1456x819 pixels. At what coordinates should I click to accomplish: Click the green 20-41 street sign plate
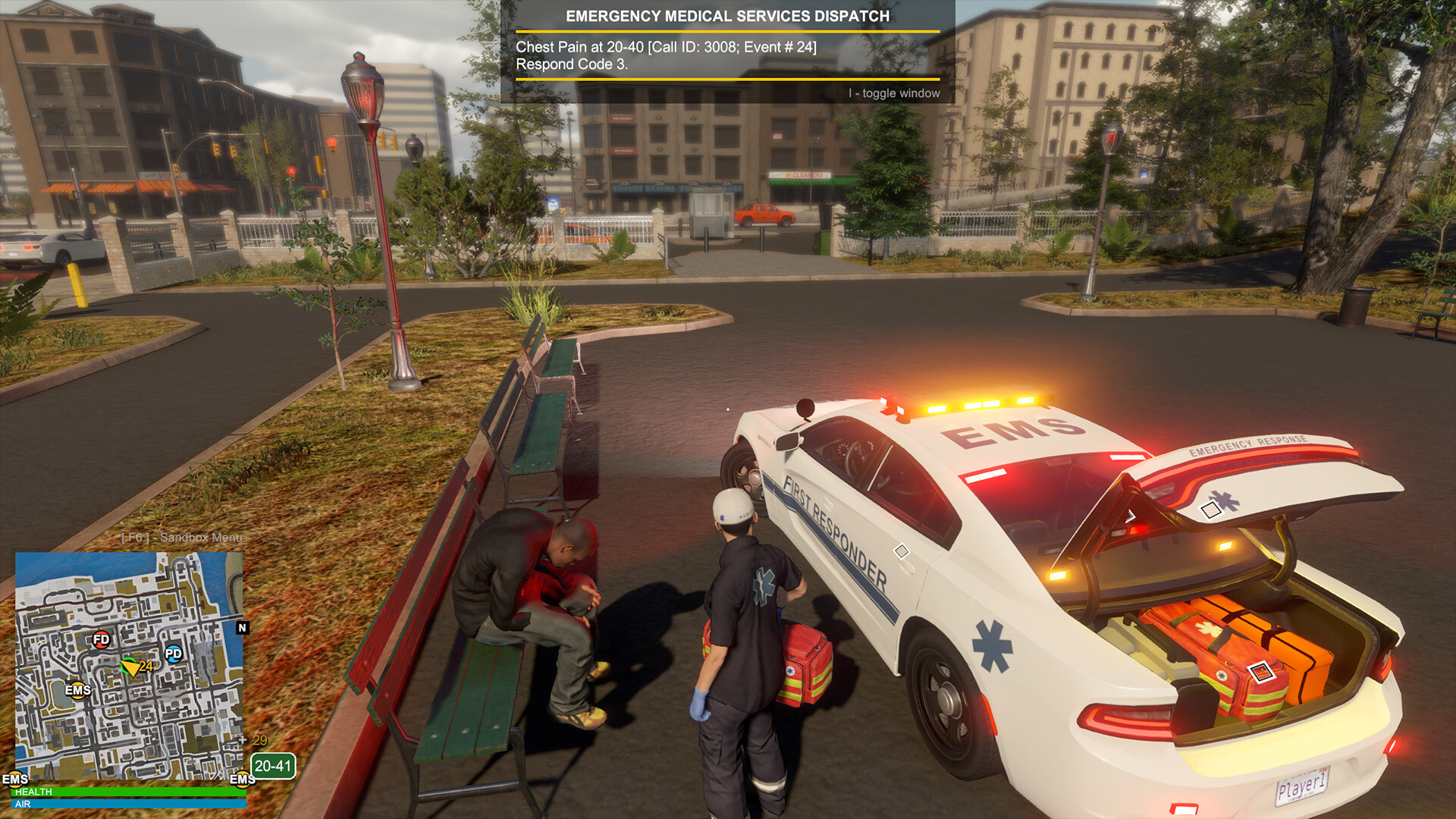[273, 766]
